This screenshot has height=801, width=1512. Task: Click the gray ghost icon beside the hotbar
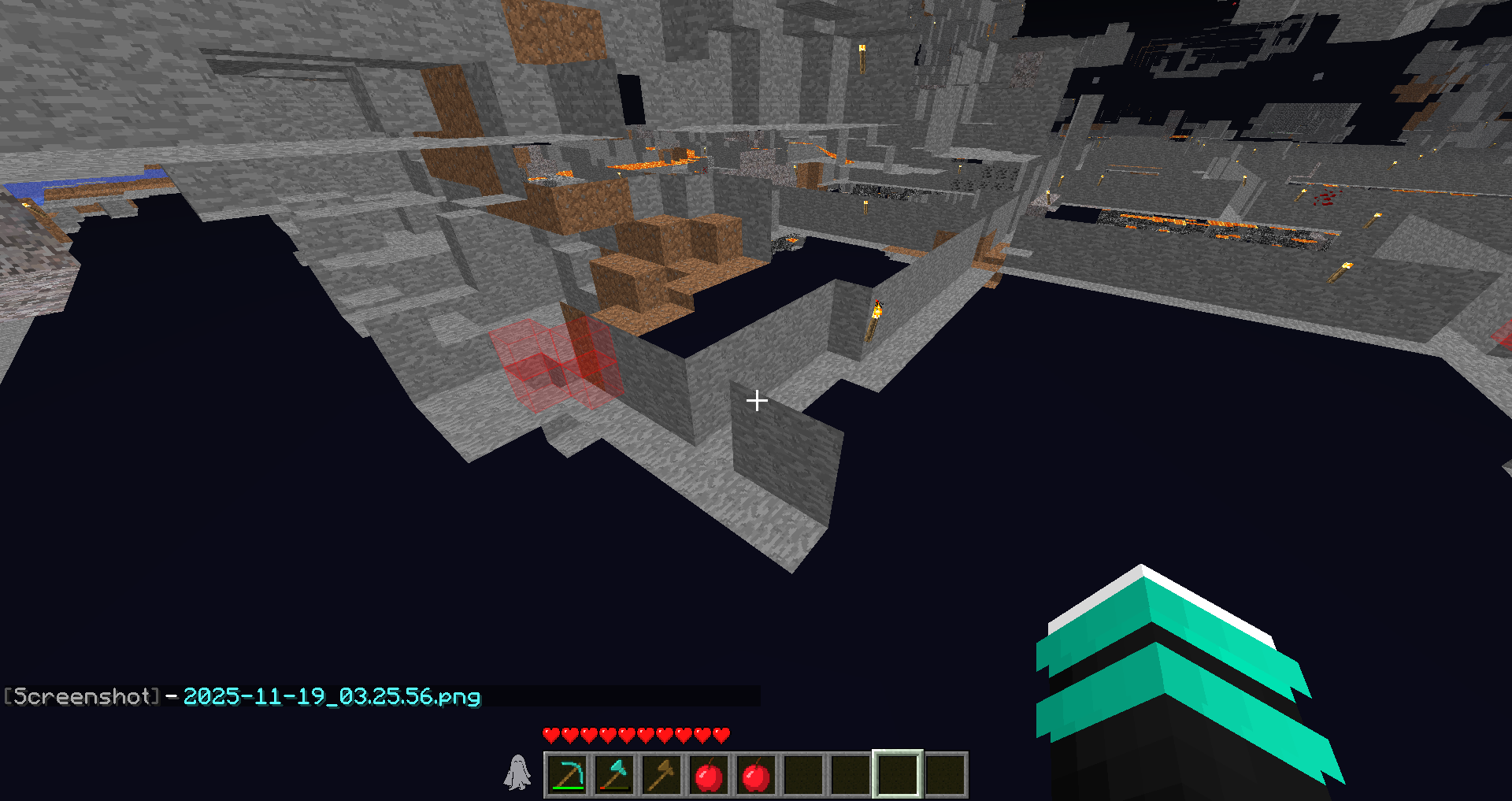point(517,773)
